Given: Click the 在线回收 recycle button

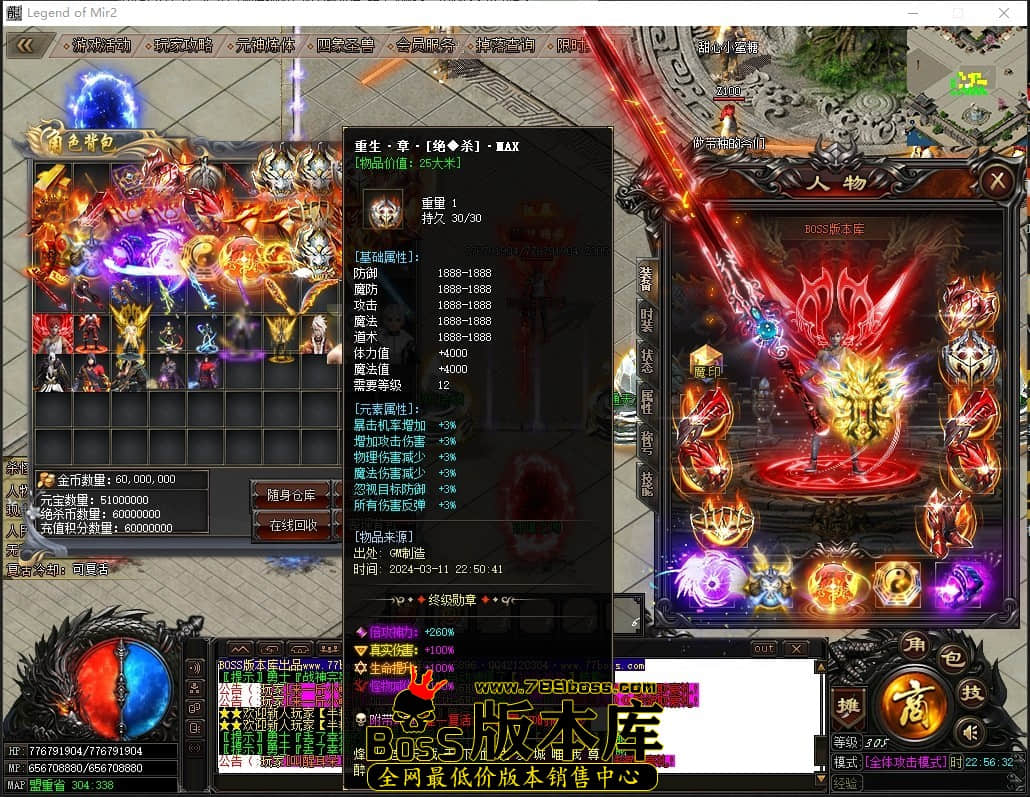Looking at the screenshot, I should click(x=293, y=525).
